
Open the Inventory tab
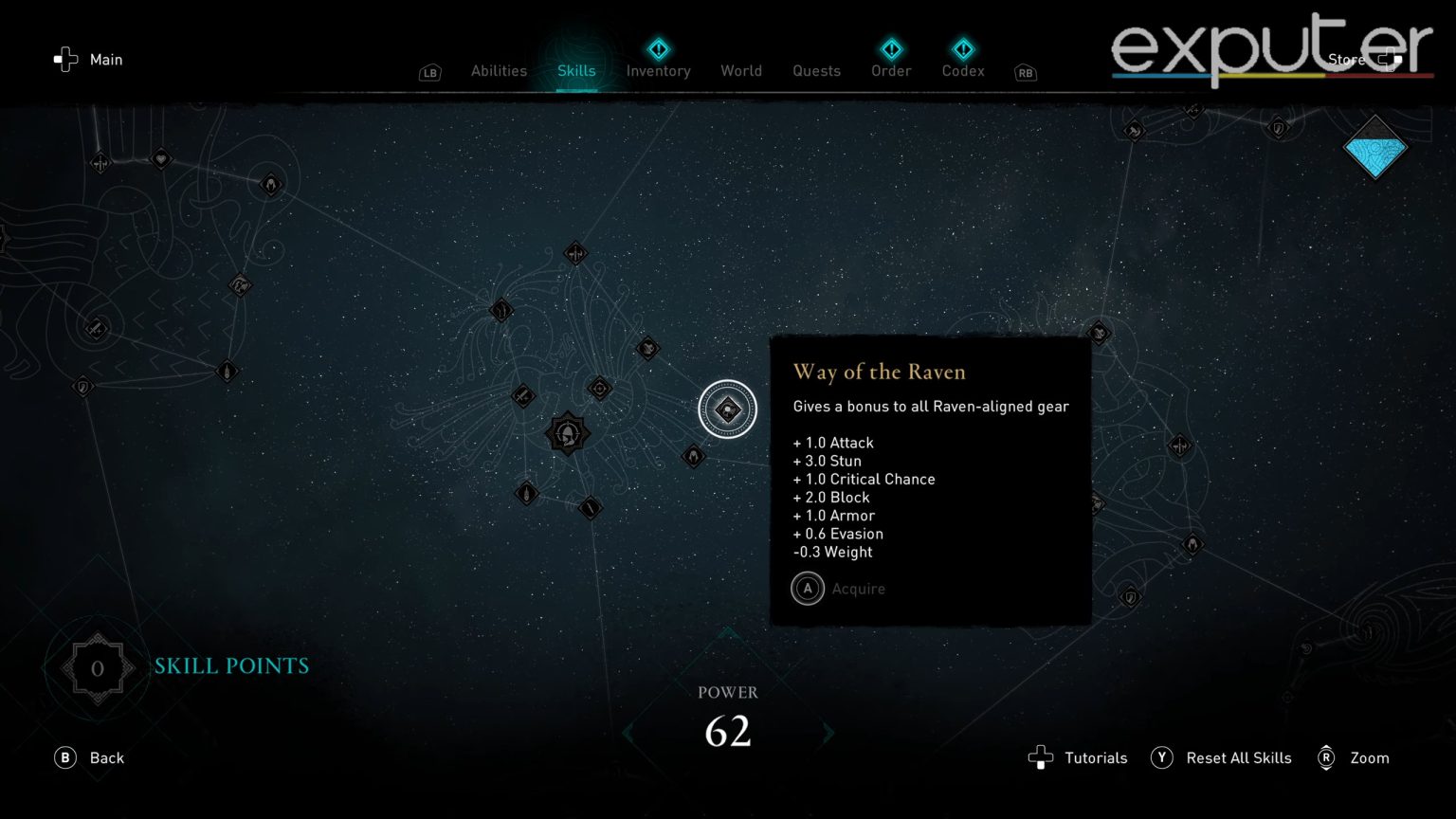[x=658, y=70]
